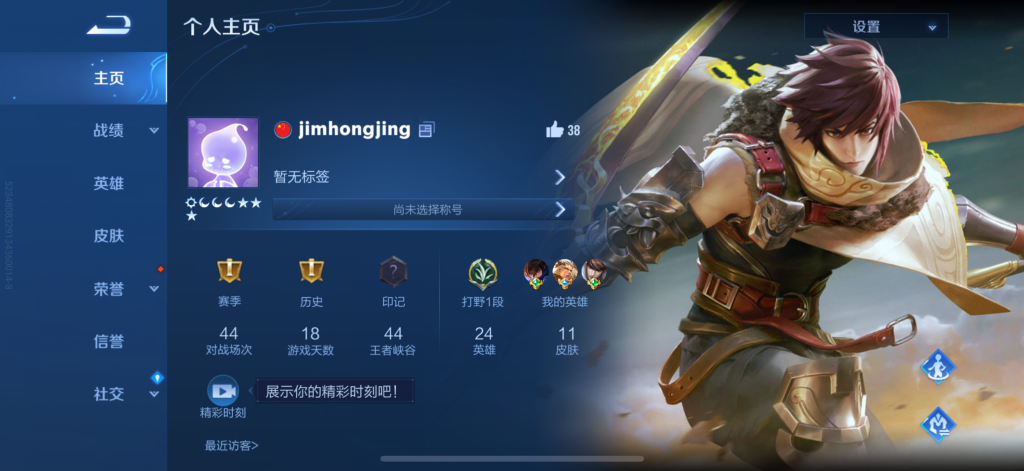The image size is (1024, 471).
Task: Open the 战绩 battle record tab
Action: (109, 131)
